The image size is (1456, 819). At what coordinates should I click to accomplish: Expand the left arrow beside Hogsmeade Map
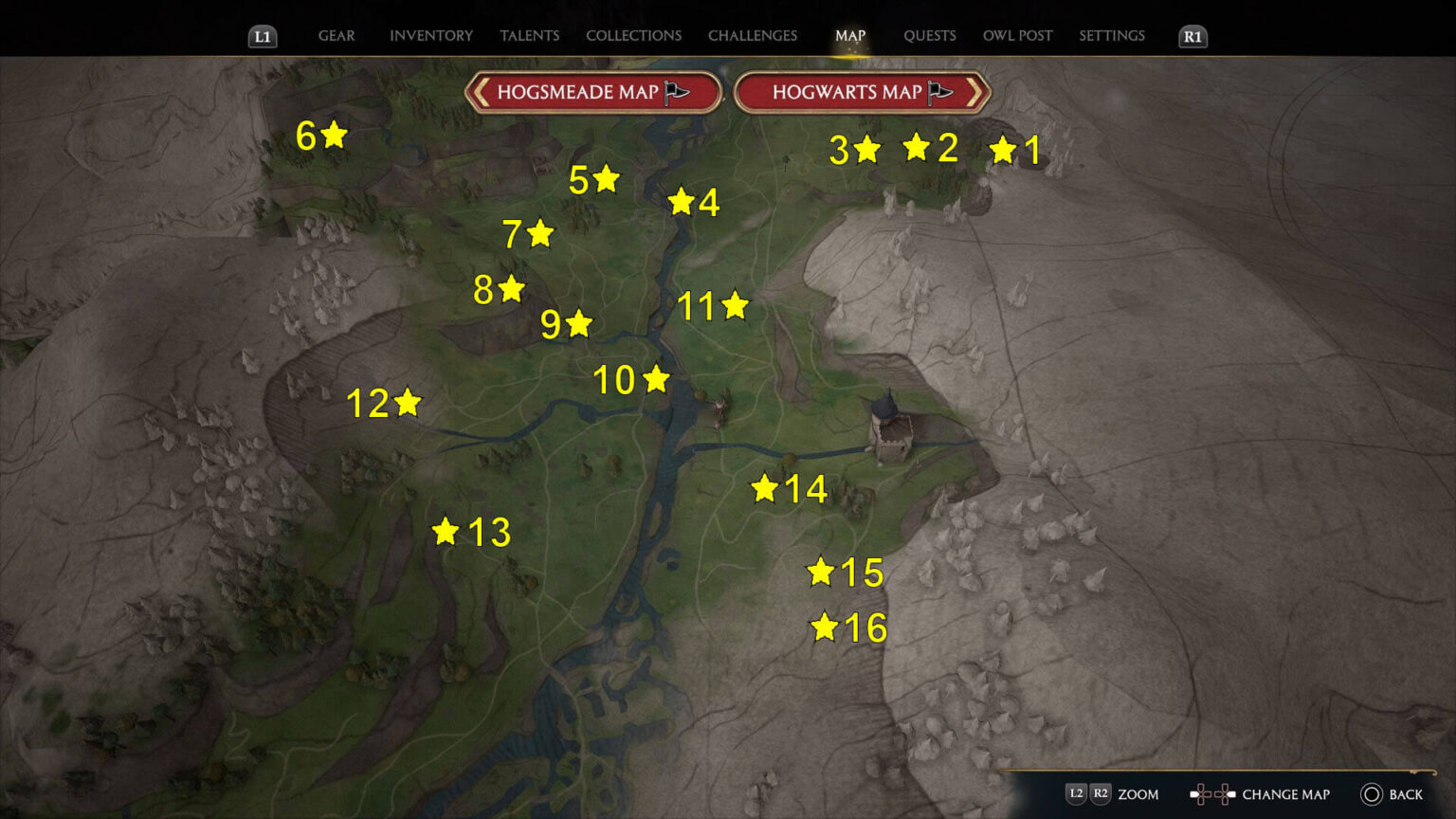pyautogui.click(x=483, y=92)
